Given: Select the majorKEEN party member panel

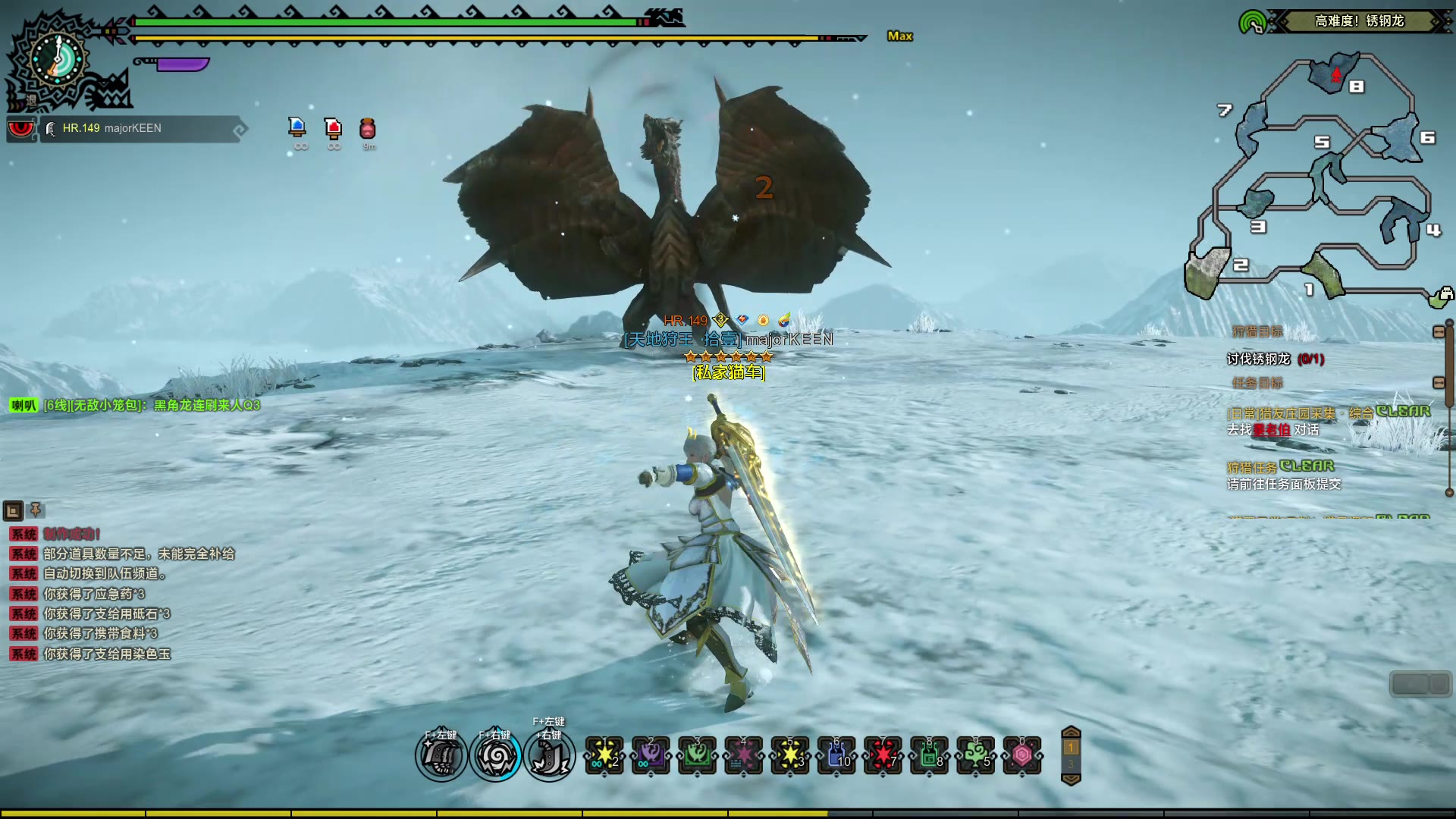Looking at the screenshot, I should pos(140,129).
